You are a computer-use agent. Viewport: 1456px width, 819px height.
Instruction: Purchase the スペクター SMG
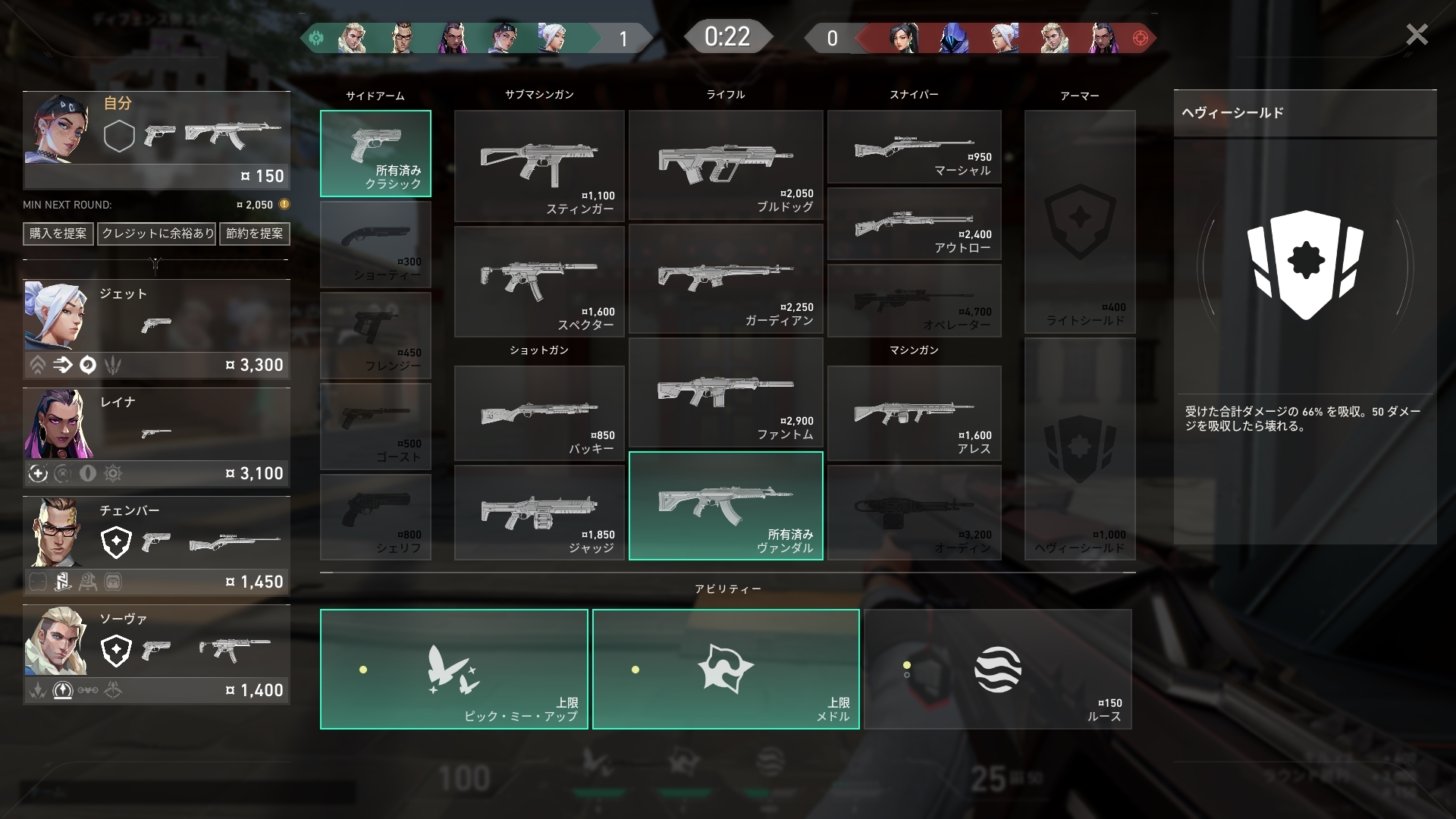pos(539,281)
